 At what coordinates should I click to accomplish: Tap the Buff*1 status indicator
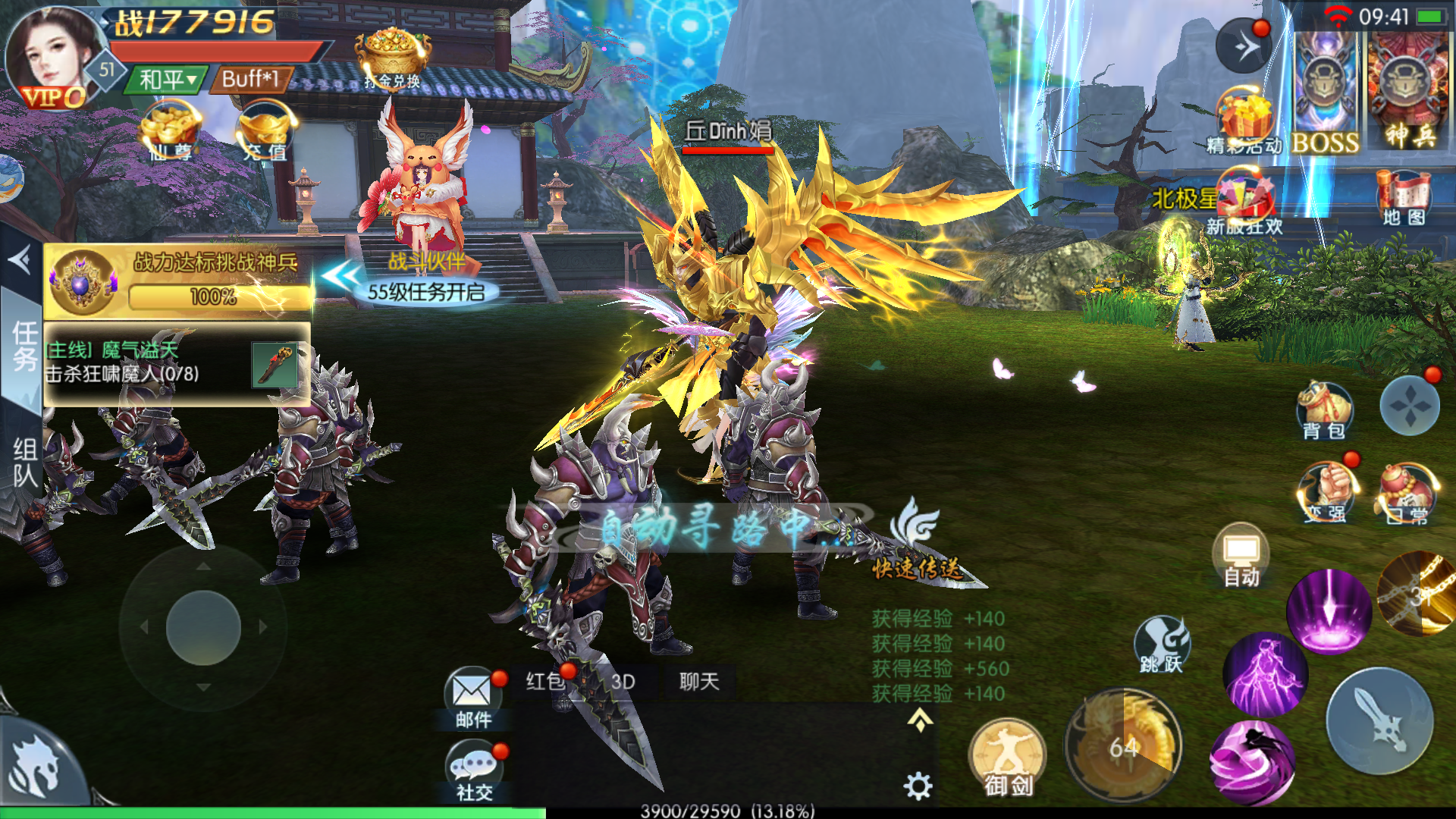(x=251, y=79)
